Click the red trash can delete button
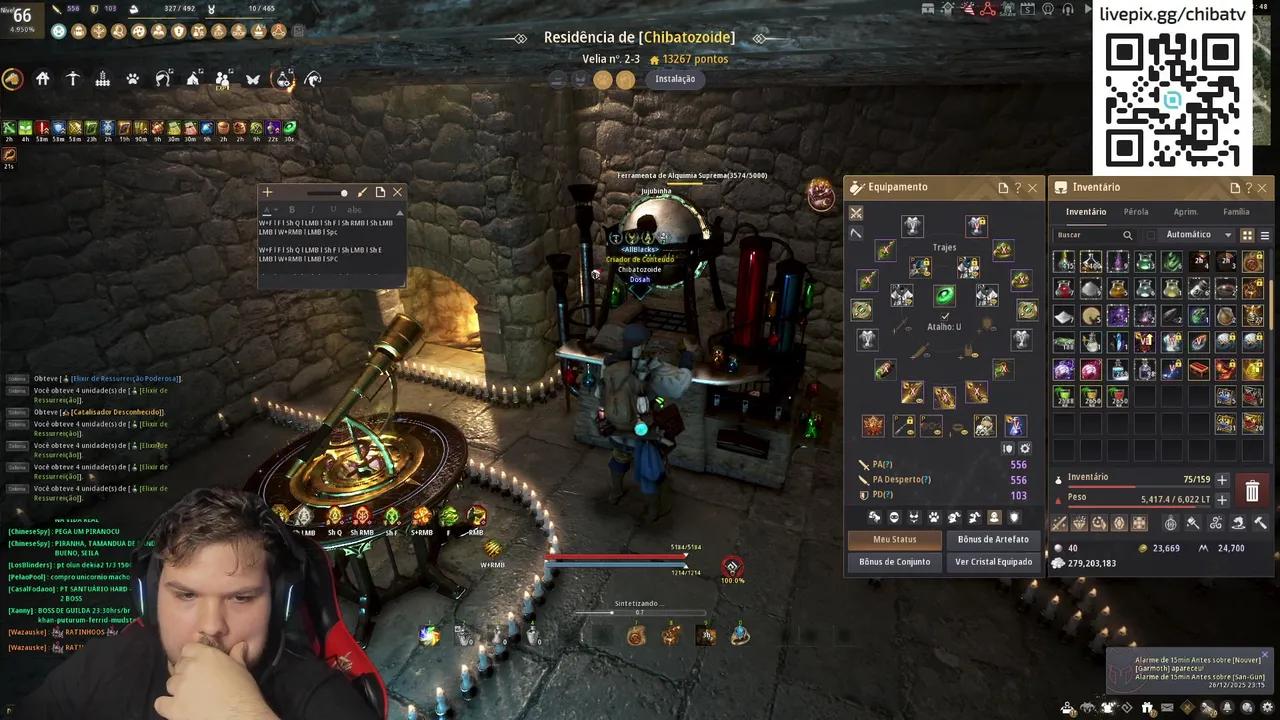The width and height of the screenshot is (1280, 720). (1252, 490)
